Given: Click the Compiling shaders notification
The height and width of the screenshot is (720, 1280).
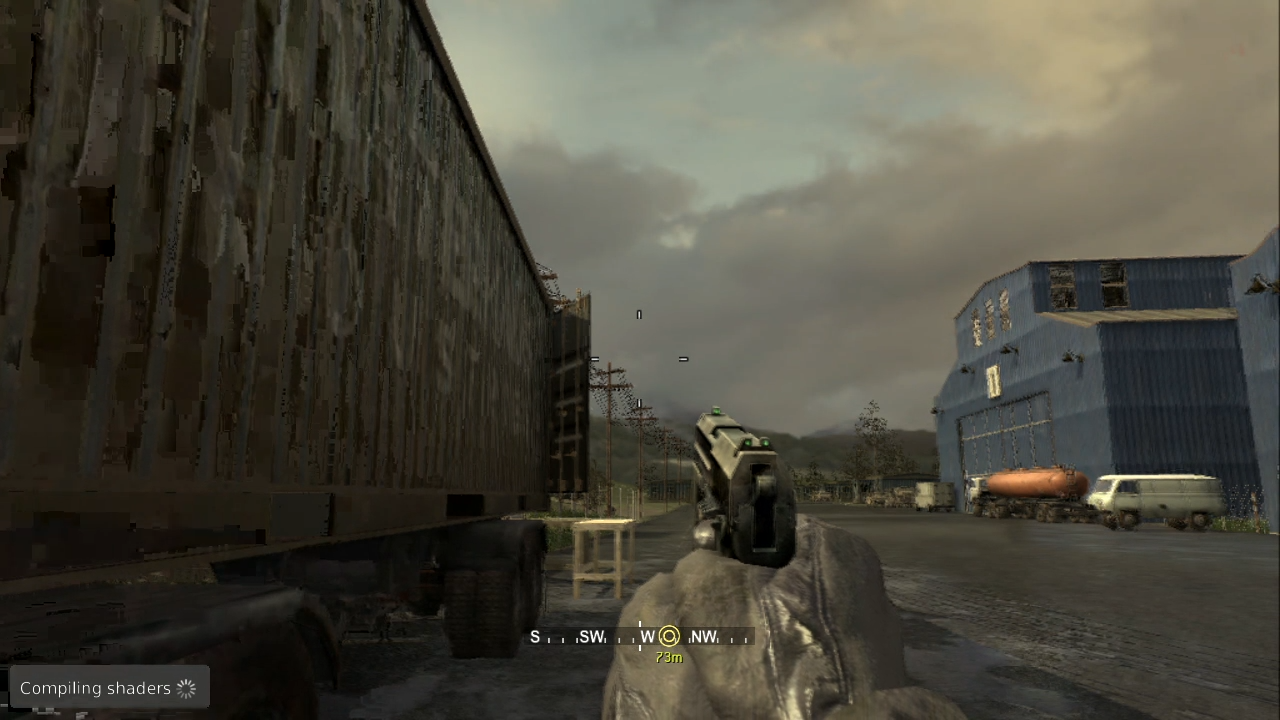Looking at the screenshot, I should pyautogui.click(x=109, y=688).
